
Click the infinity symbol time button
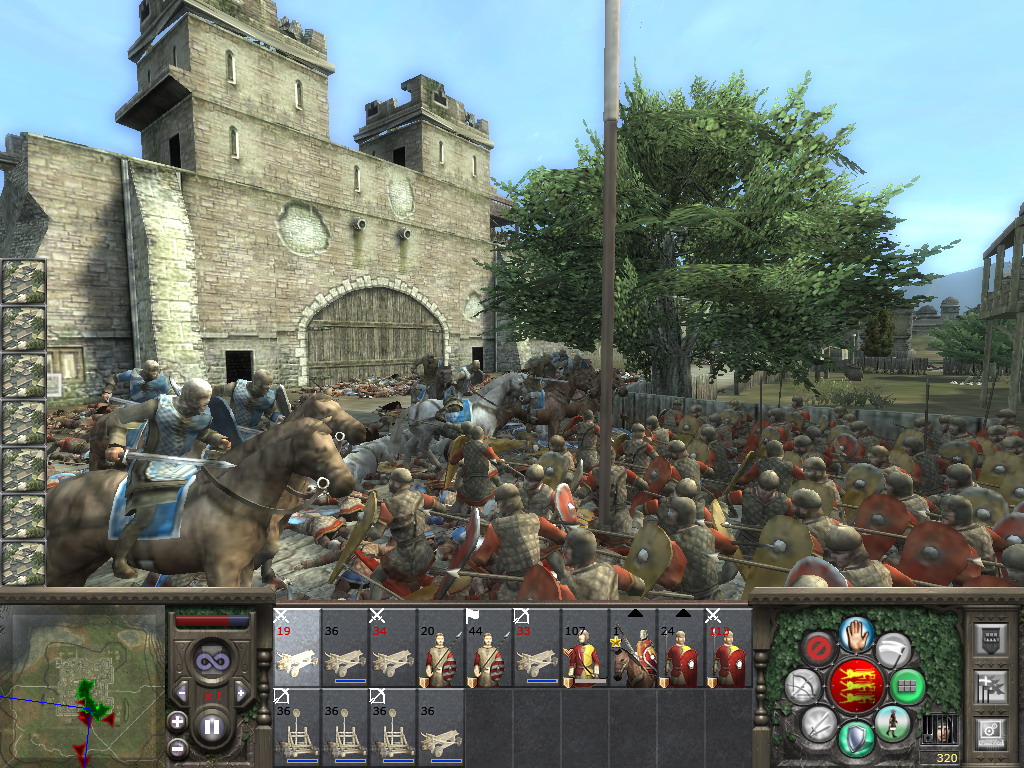point(212,659)
